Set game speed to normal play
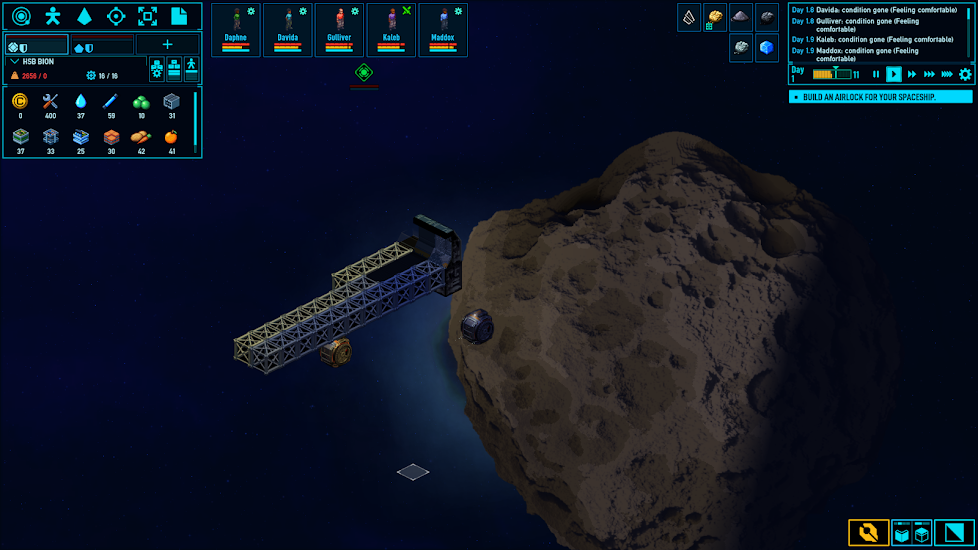The width and height of the screenshot is (978, 550). click(894, 74)
